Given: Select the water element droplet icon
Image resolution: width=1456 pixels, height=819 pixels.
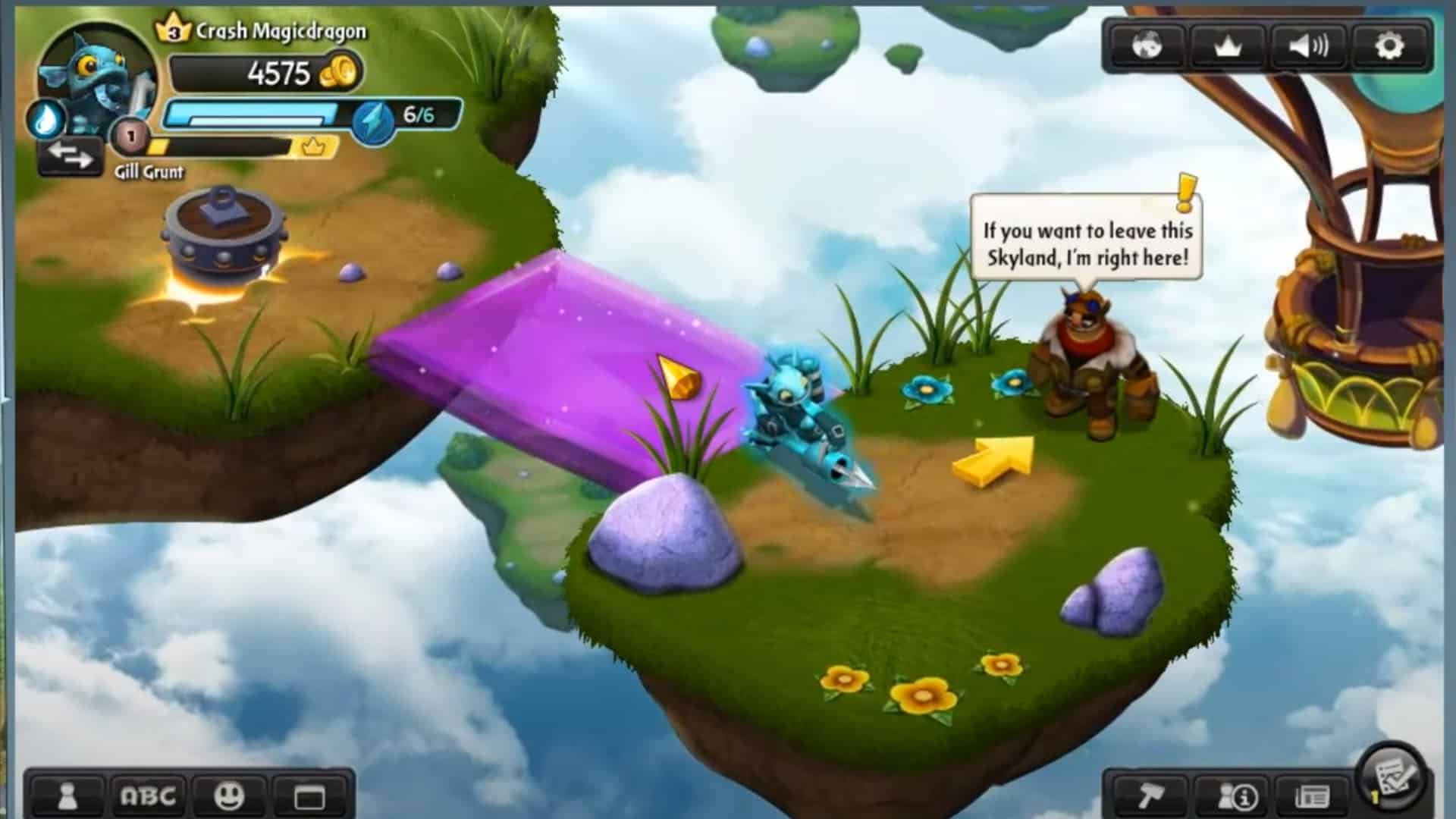Looking at the screenshot, I should pyautogui.click(x=45, y=118).
